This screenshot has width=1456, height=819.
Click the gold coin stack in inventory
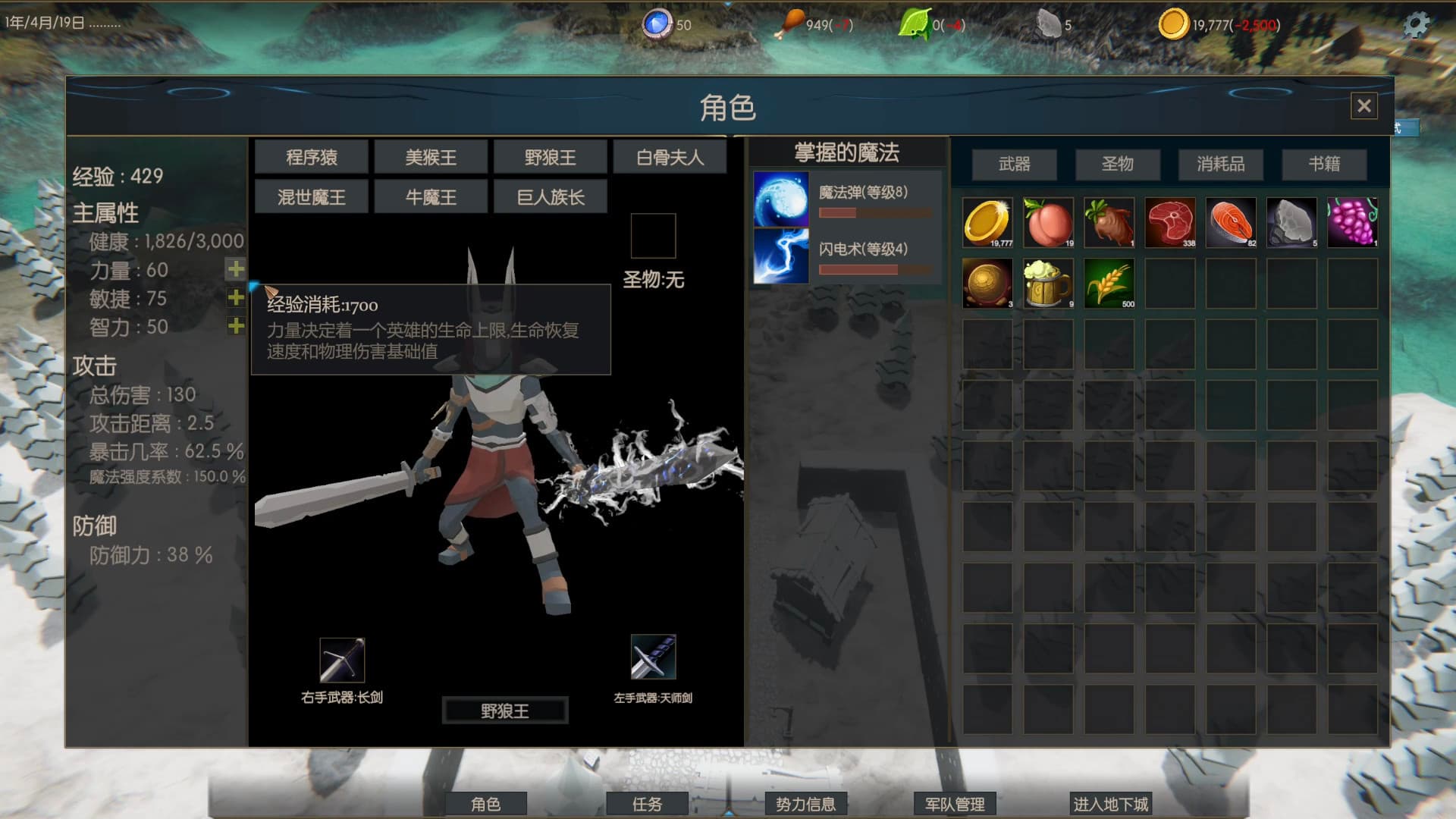point(987,221)
